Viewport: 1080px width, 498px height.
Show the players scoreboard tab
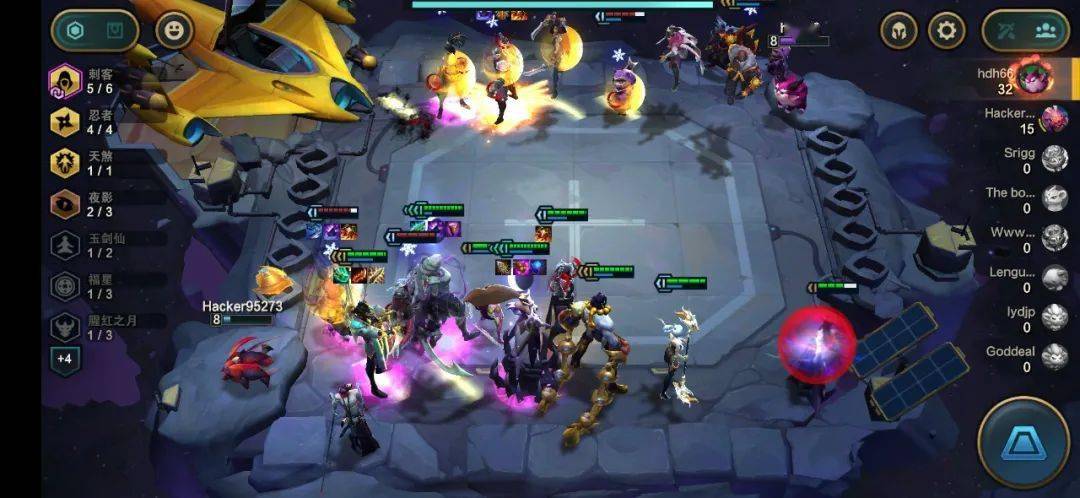point(1046,31)
